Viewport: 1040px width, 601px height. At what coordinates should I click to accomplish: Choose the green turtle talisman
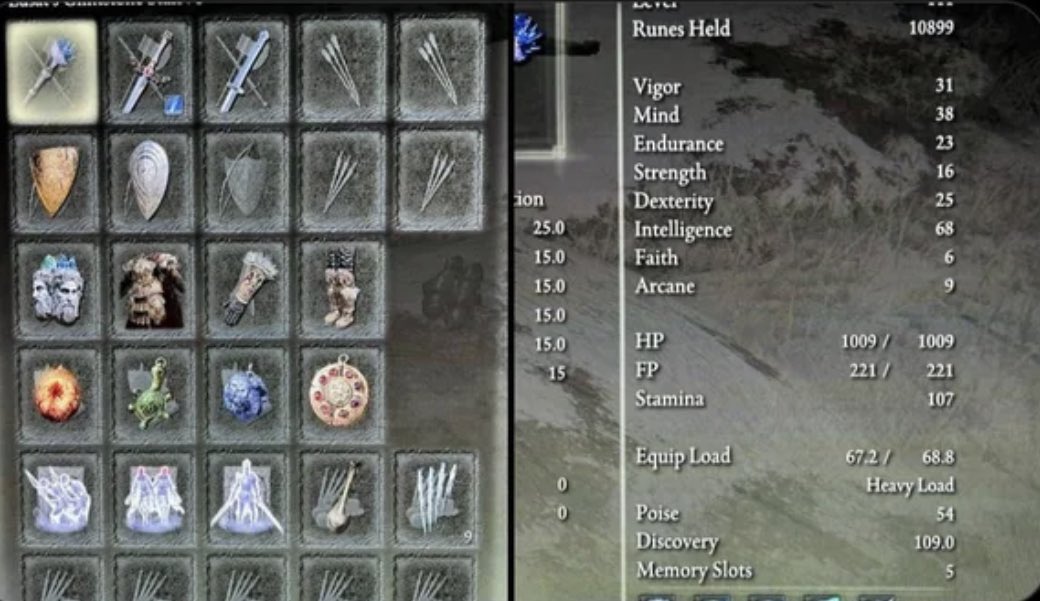point(153,394)
